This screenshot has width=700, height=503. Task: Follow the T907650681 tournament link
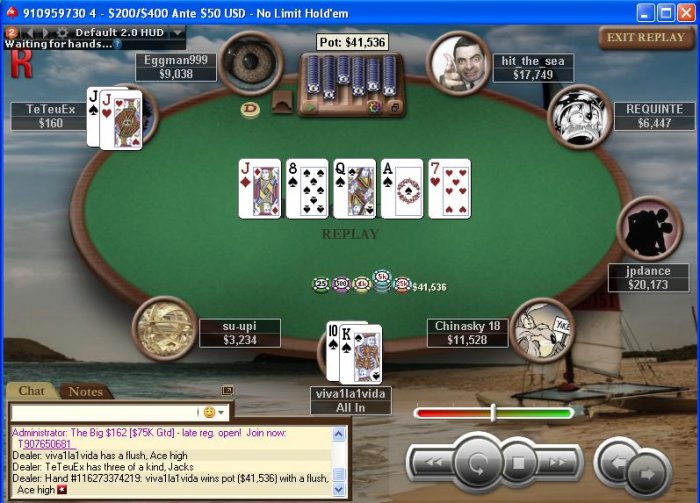coord(45,443)
